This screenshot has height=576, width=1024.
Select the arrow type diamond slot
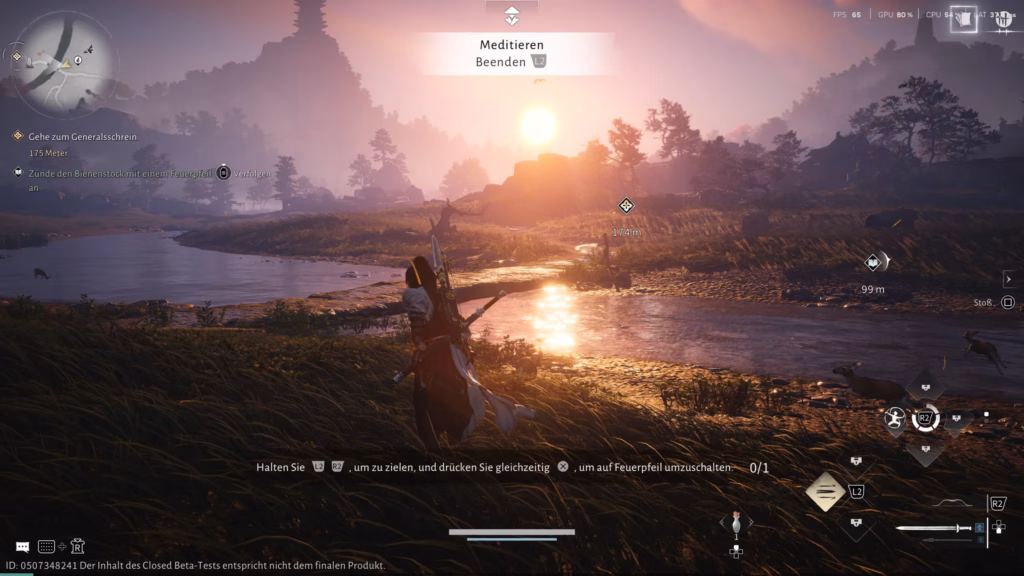click(x=826, y=491)
